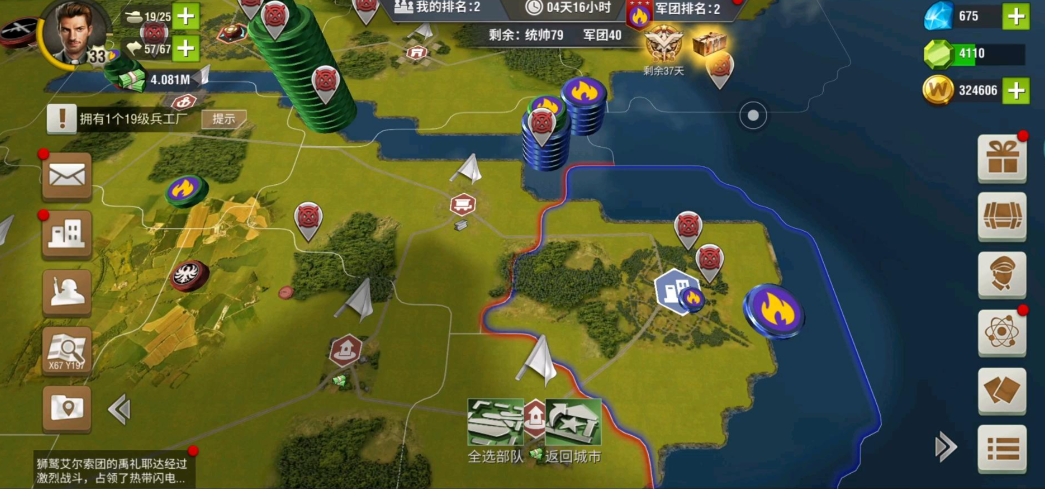Screen dimensions: 1045x489
Task: Open the map location bookmarks
Action: (67, 408)
